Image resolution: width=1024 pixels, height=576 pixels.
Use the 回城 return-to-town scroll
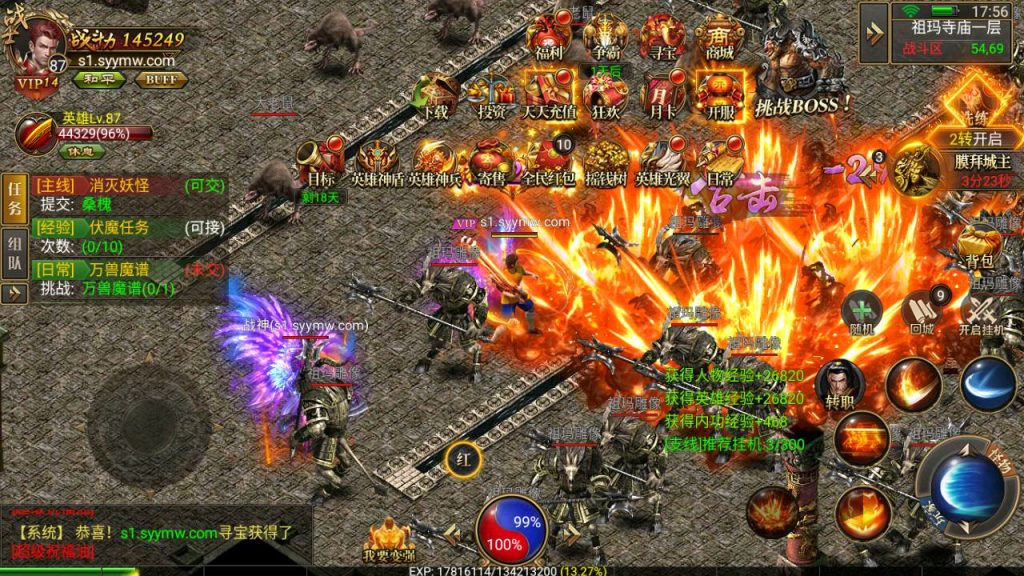pyautogui.click(x=922, y=311)
